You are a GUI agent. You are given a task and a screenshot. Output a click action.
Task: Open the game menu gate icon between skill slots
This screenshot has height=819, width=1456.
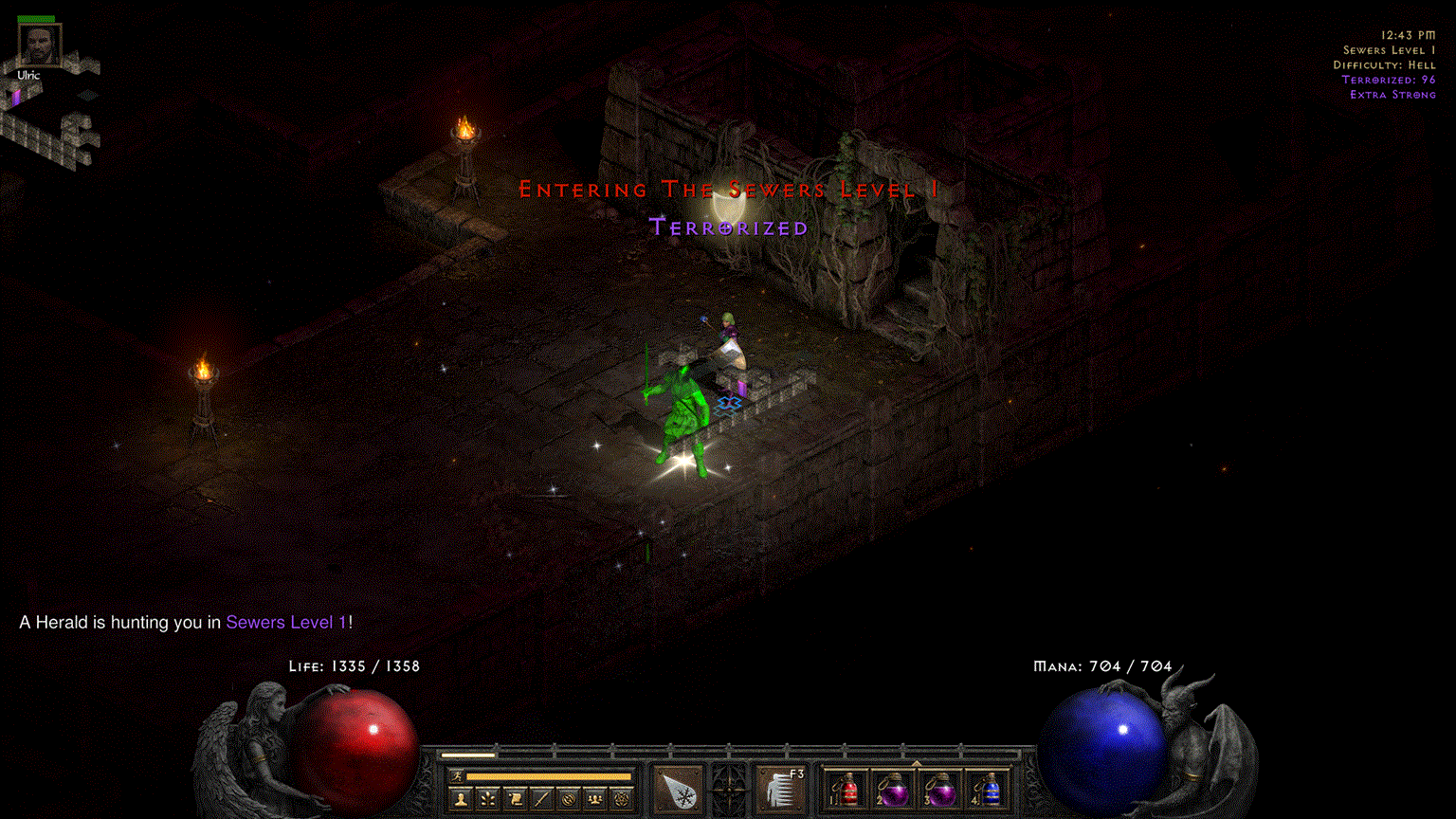click(x=727, y=789)
